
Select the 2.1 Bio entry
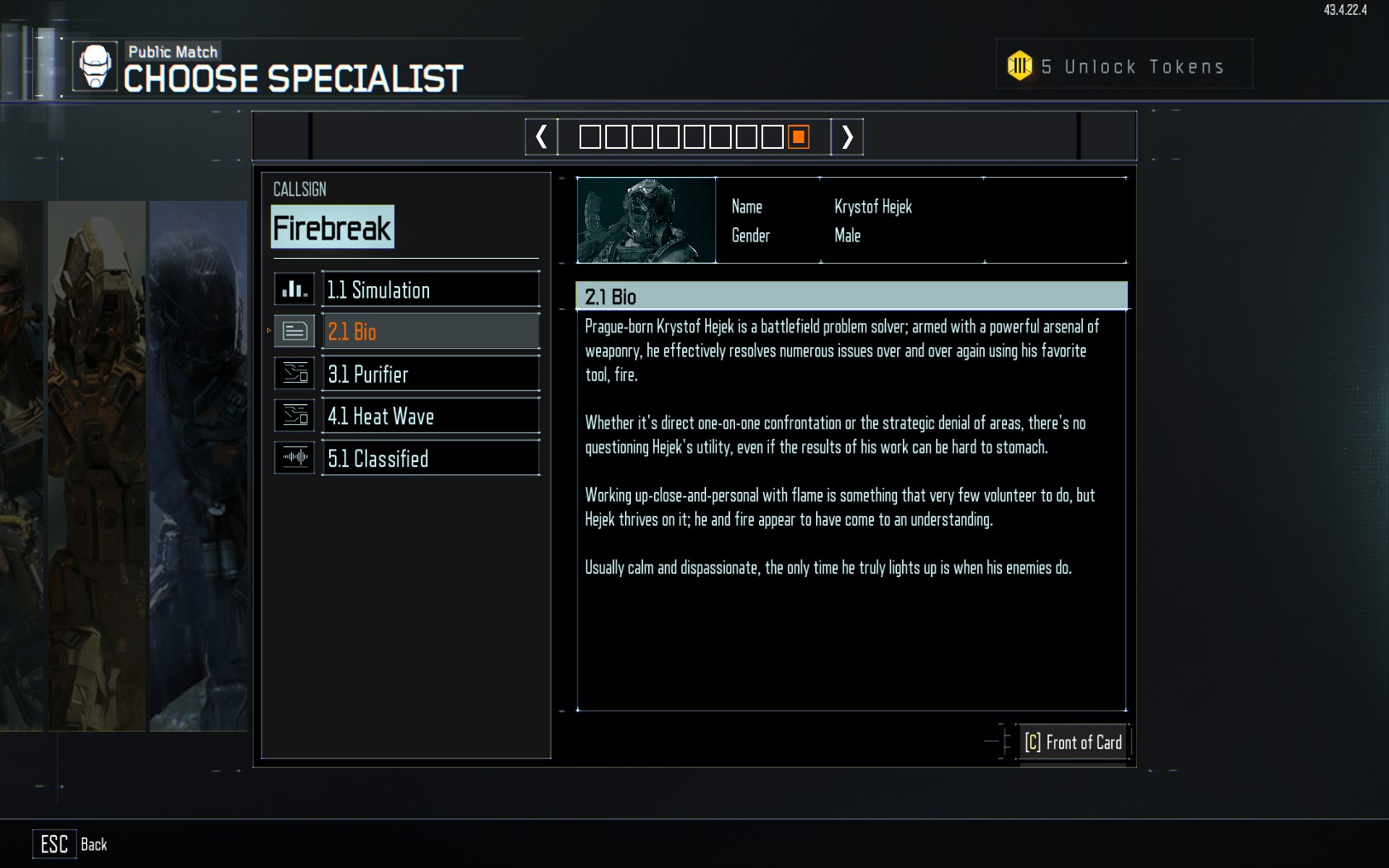(430, 332)
